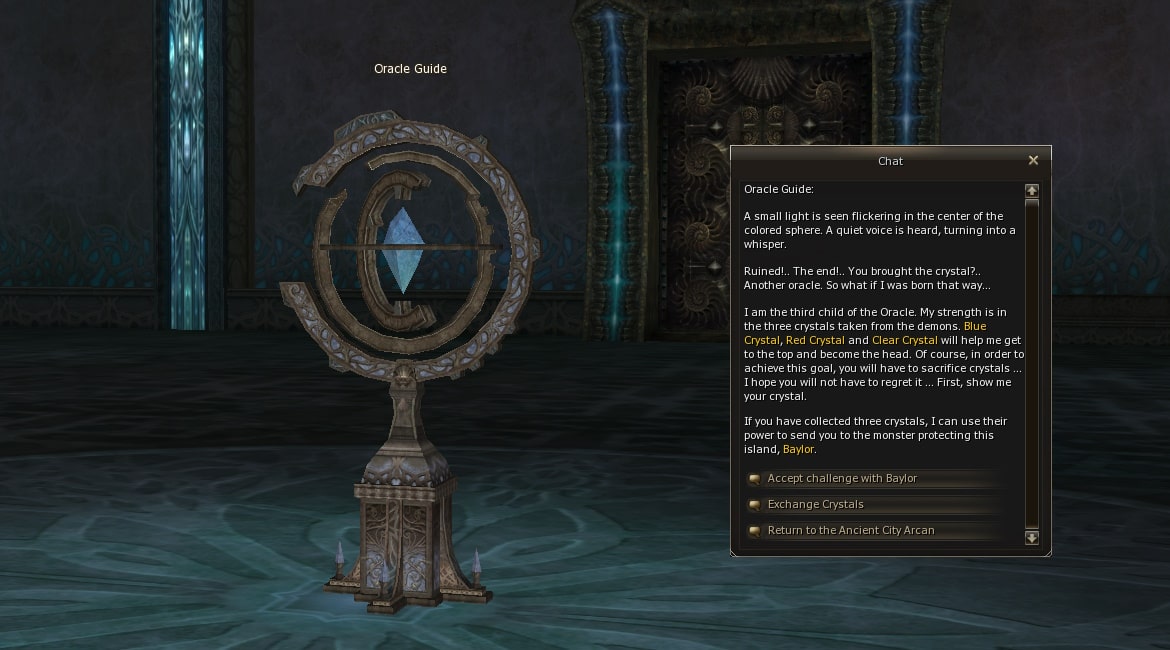Click the chat scrollbar up arrow

point(1032,190)
